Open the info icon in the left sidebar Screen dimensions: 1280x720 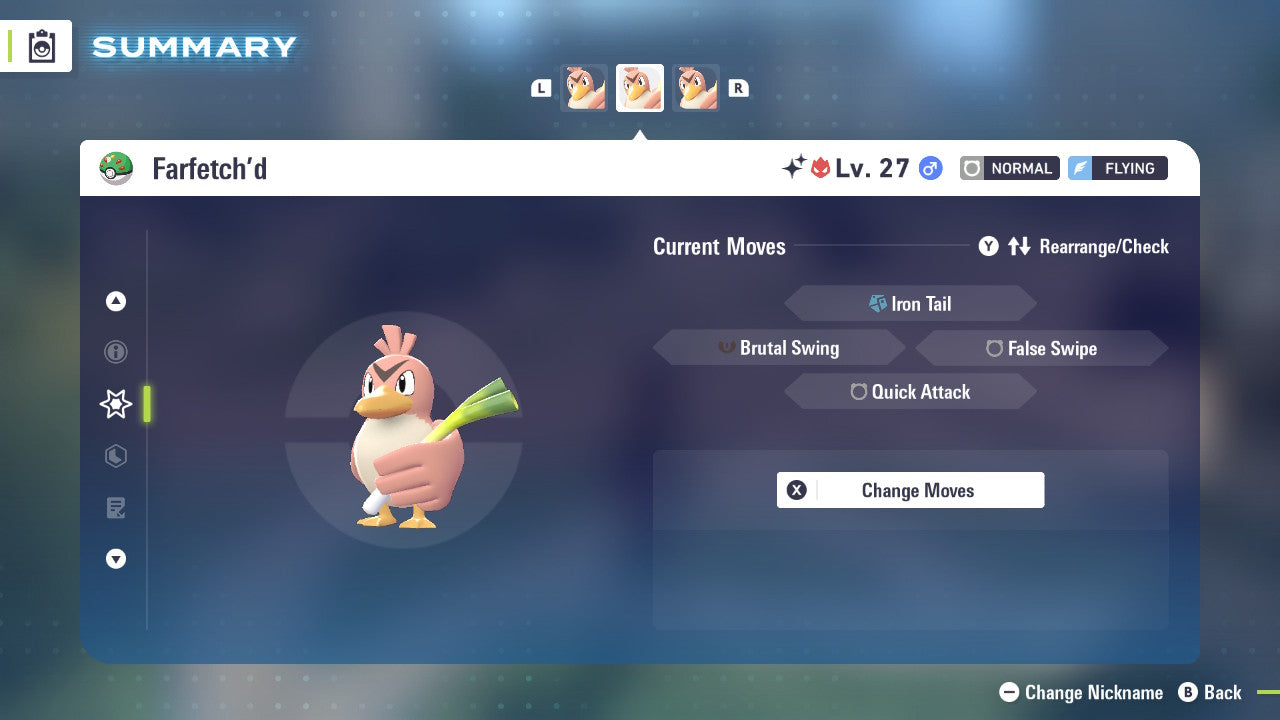tap(115, 352)
